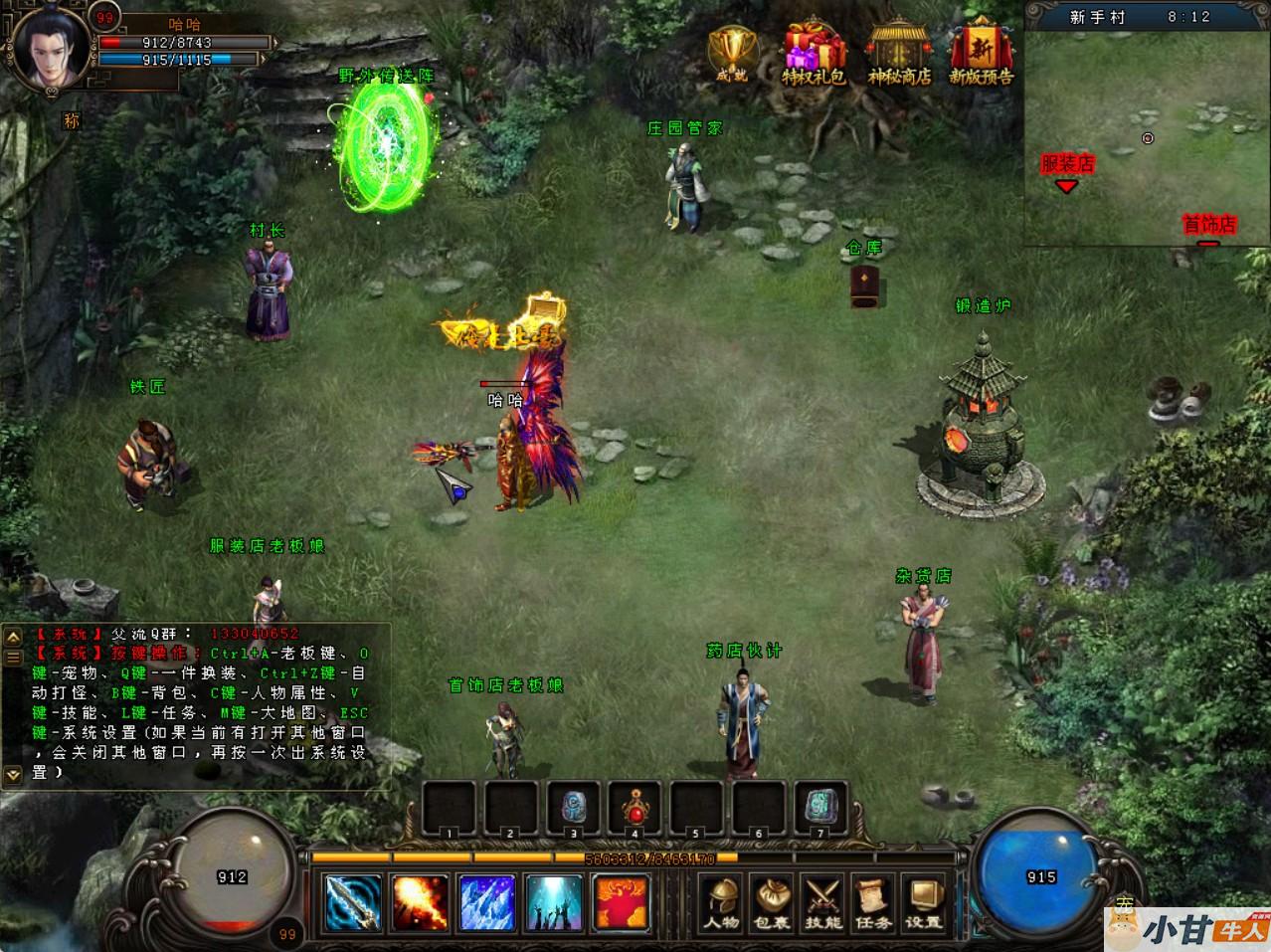Viewport: 1271px width, 952px height.
Task: Activate the red flame beast skill
Action: [x=622, y=902]
